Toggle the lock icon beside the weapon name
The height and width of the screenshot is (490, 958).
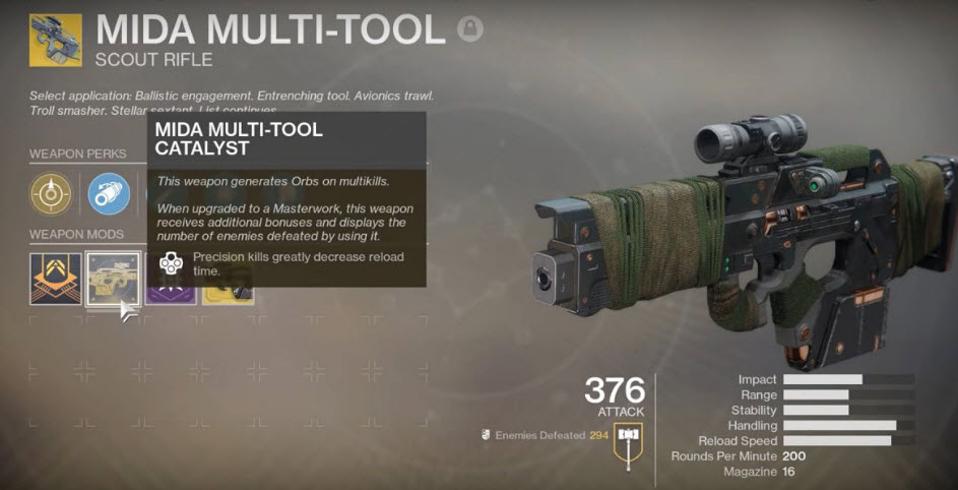(x=469, y=29)
